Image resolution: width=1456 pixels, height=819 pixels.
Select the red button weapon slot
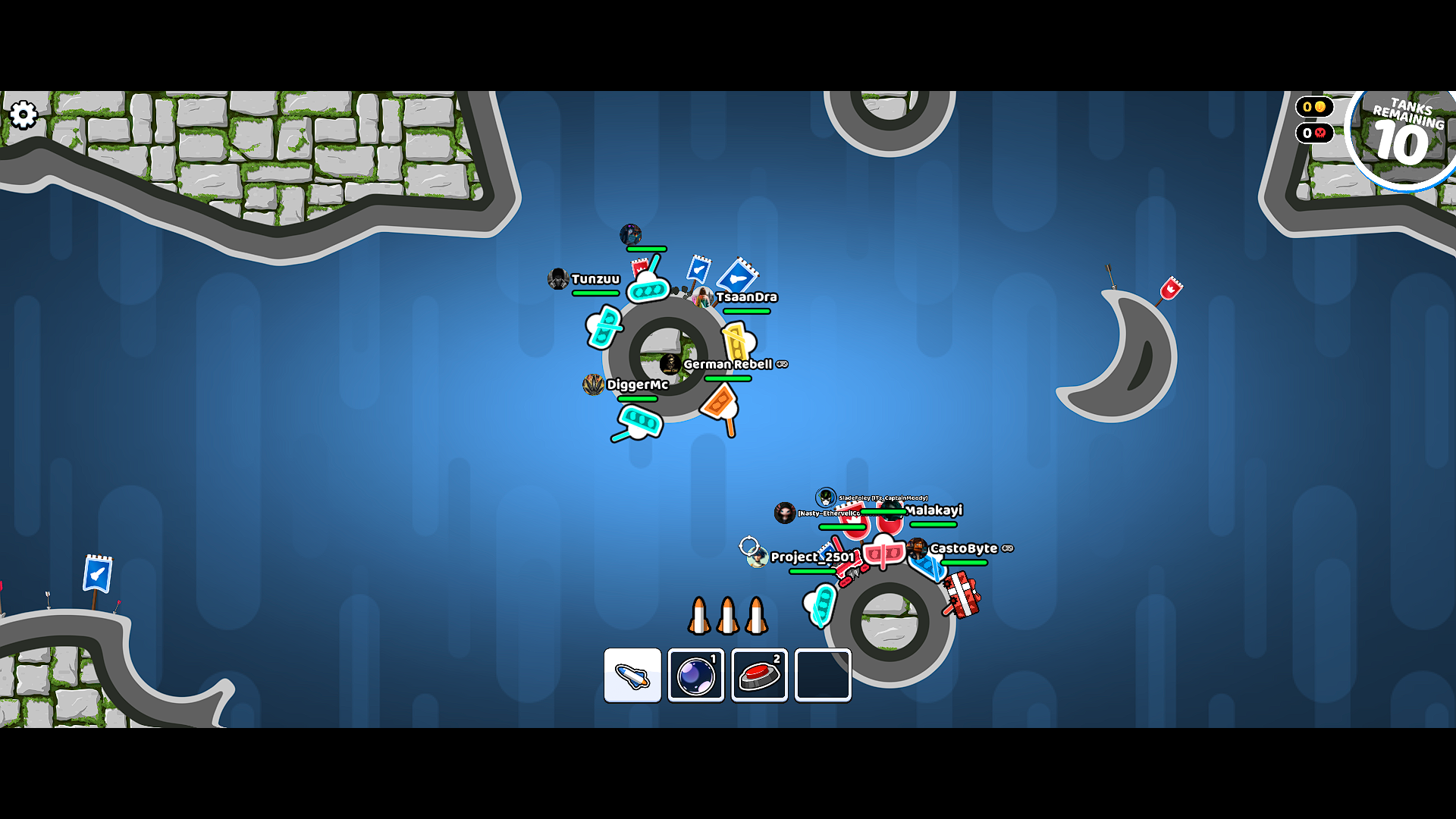click(759, 675)
